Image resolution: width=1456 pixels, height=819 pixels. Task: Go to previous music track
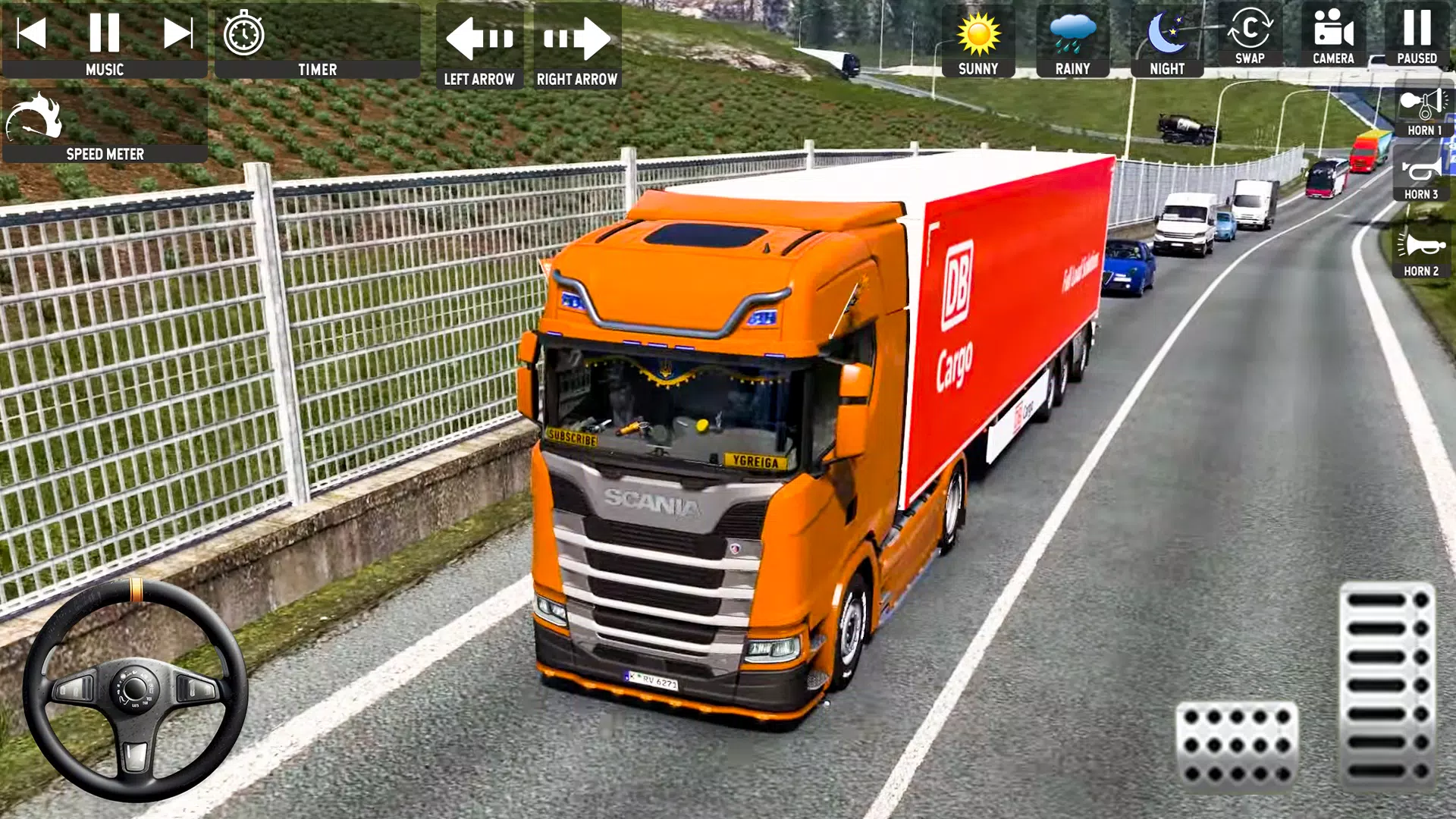coord(33,32)
